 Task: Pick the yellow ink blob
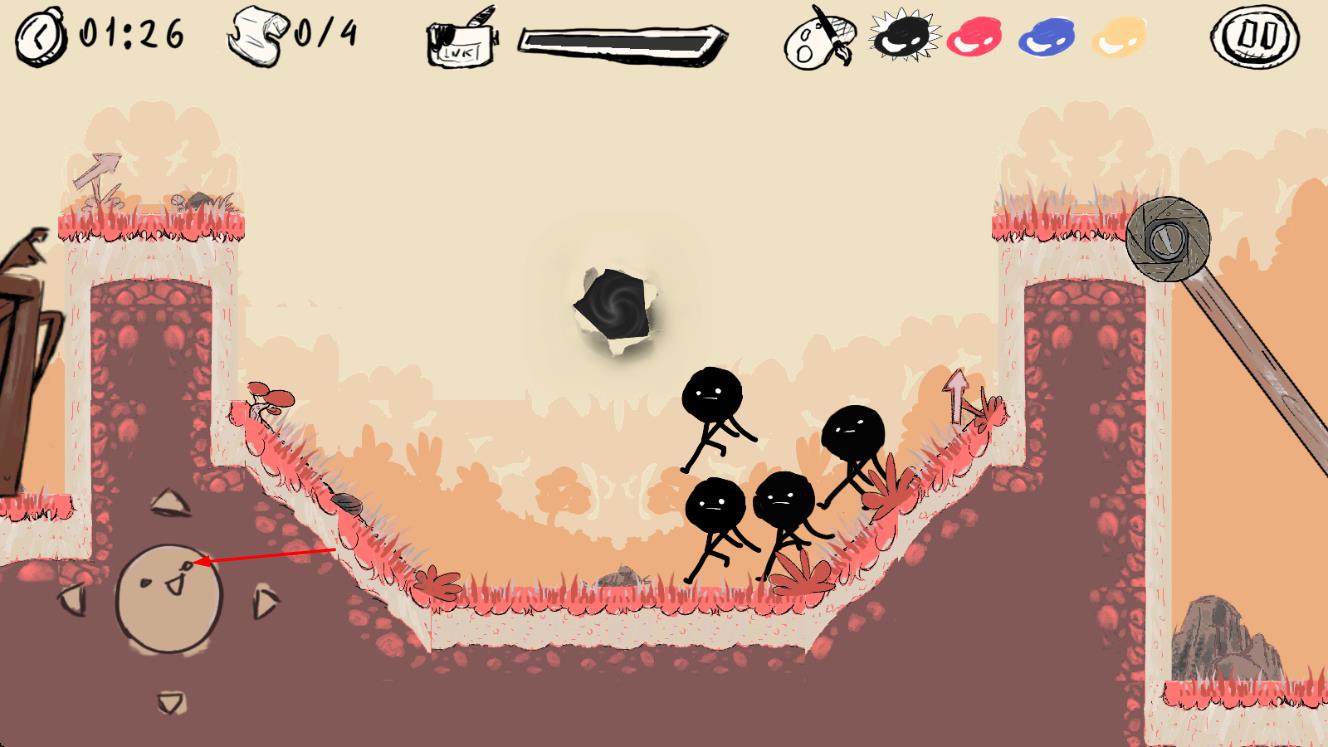tap(1119, 38)
